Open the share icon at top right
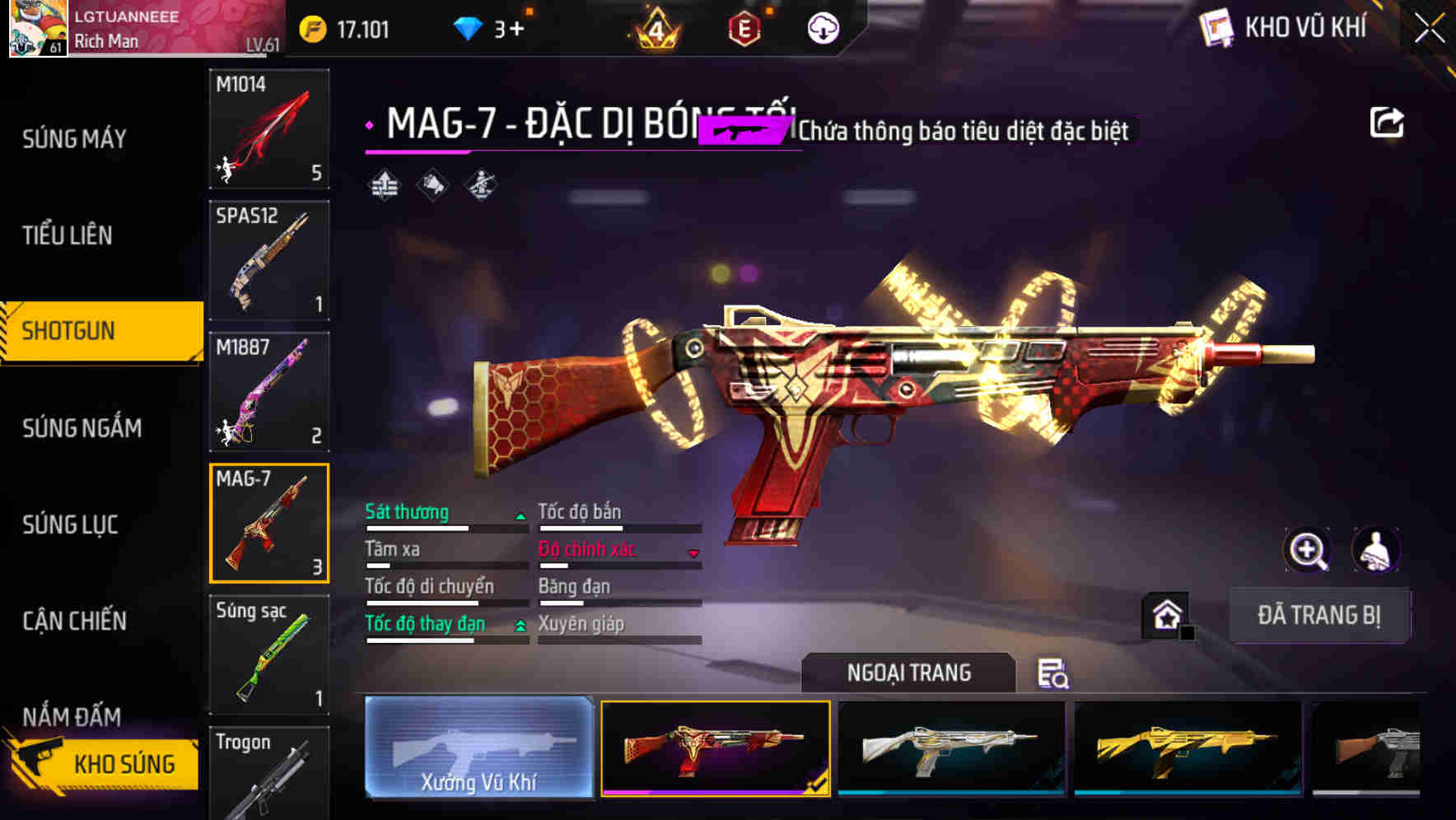The height and width of the screenshot is (820, 1456). (x=1388, y=121)
